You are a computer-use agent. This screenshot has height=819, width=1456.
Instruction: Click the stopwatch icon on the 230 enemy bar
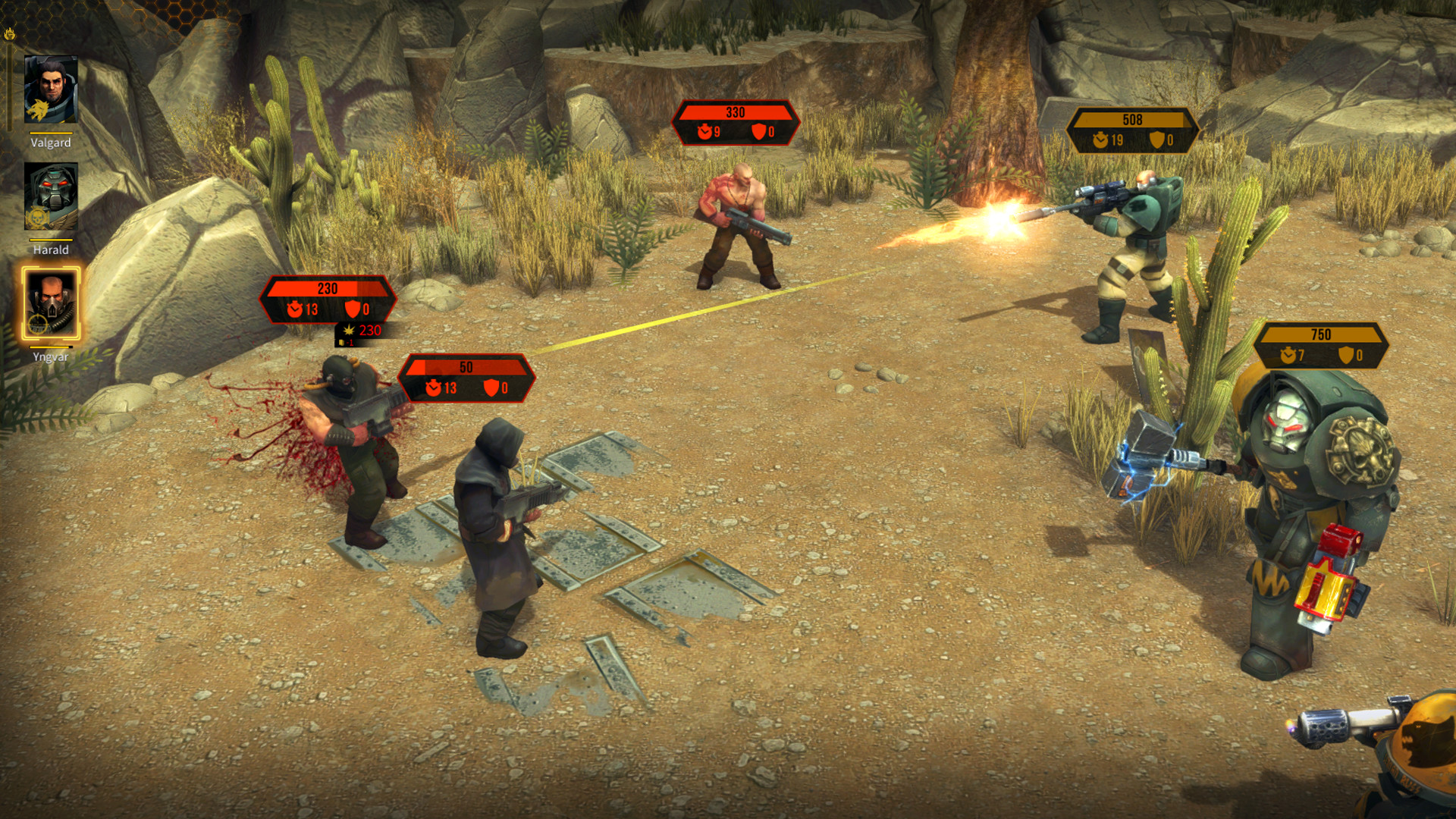(295, 309)
